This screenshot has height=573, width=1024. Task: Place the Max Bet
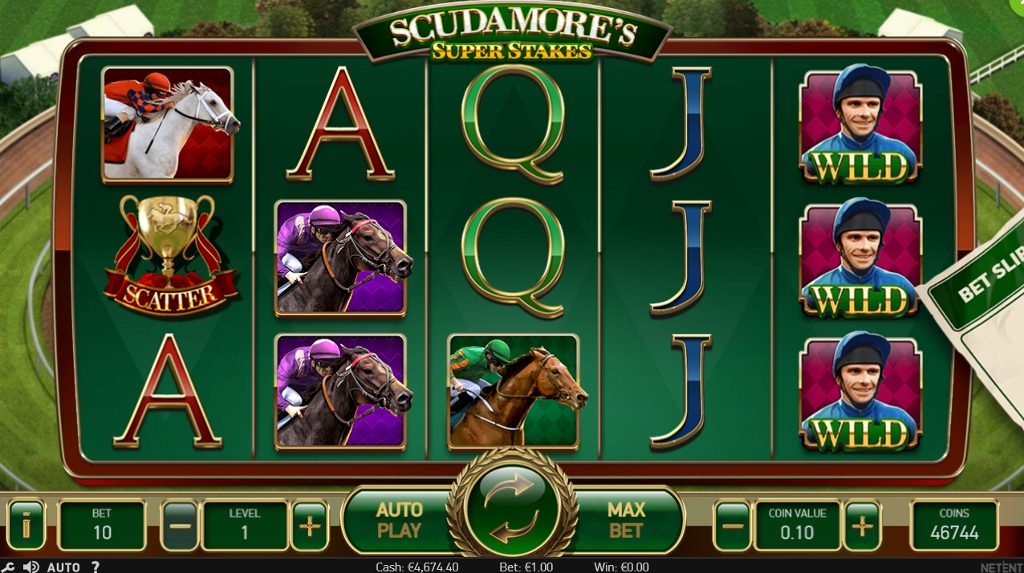pos(626,520)
